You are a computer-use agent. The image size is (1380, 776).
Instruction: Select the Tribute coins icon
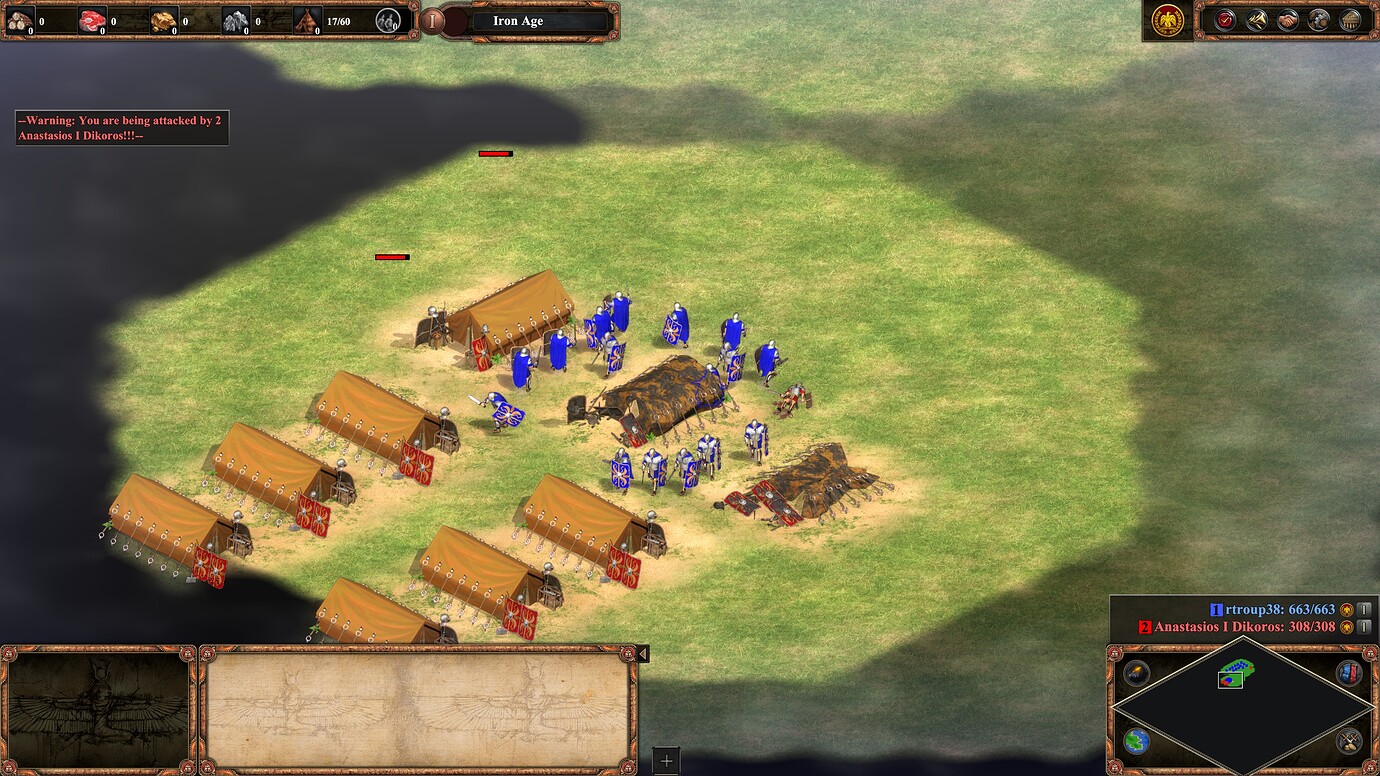[1317, 20]
